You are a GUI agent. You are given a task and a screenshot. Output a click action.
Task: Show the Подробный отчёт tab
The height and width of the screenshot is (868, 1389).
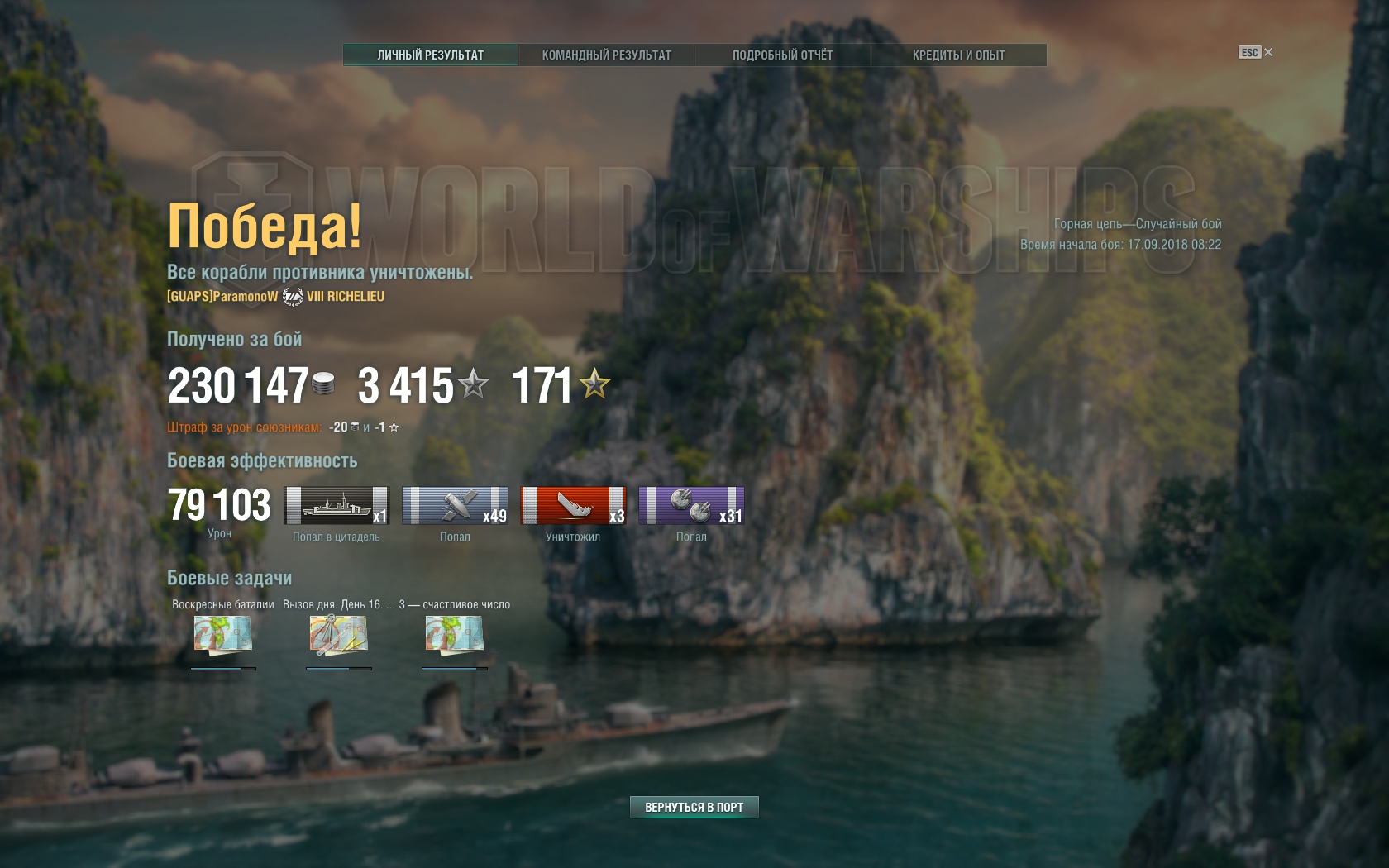tap(782, 55)
